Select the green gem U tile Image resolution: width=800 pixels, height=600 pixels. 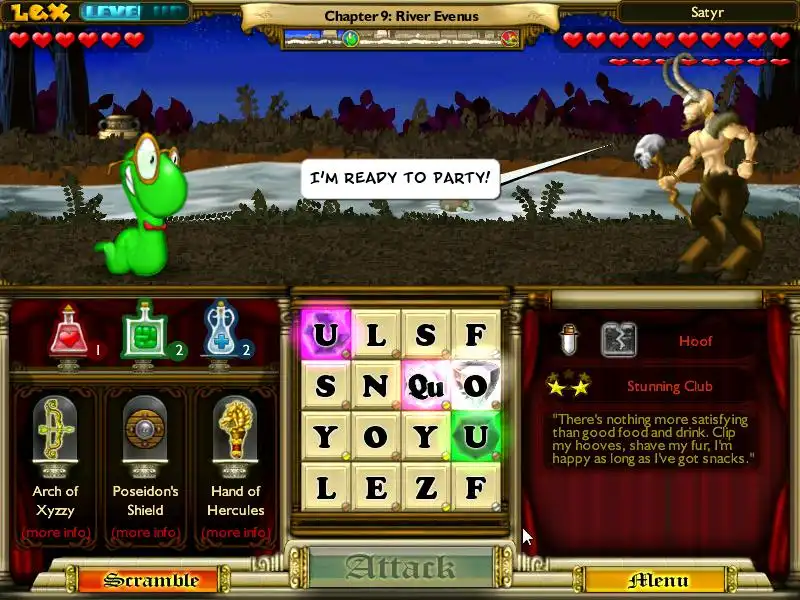tap(475, 436)
